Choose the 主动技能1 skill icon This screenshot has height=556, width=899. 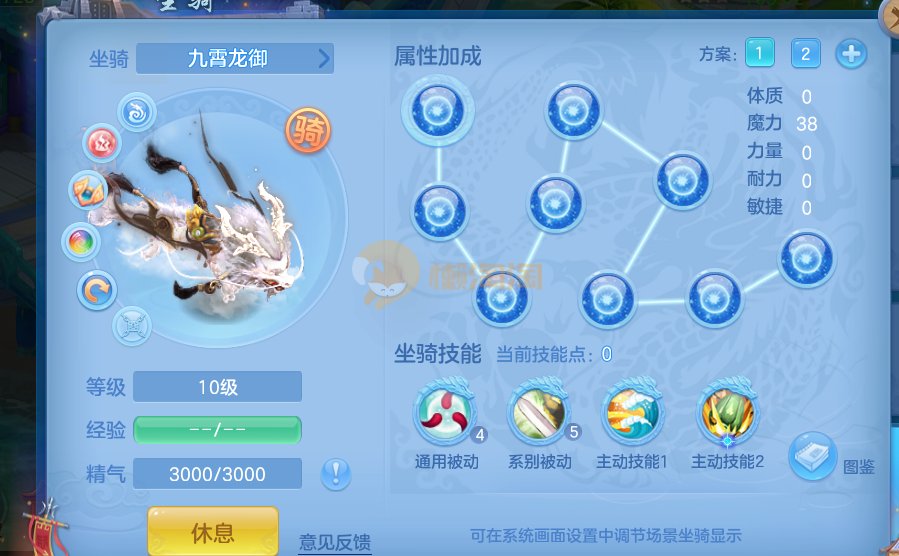632,413
